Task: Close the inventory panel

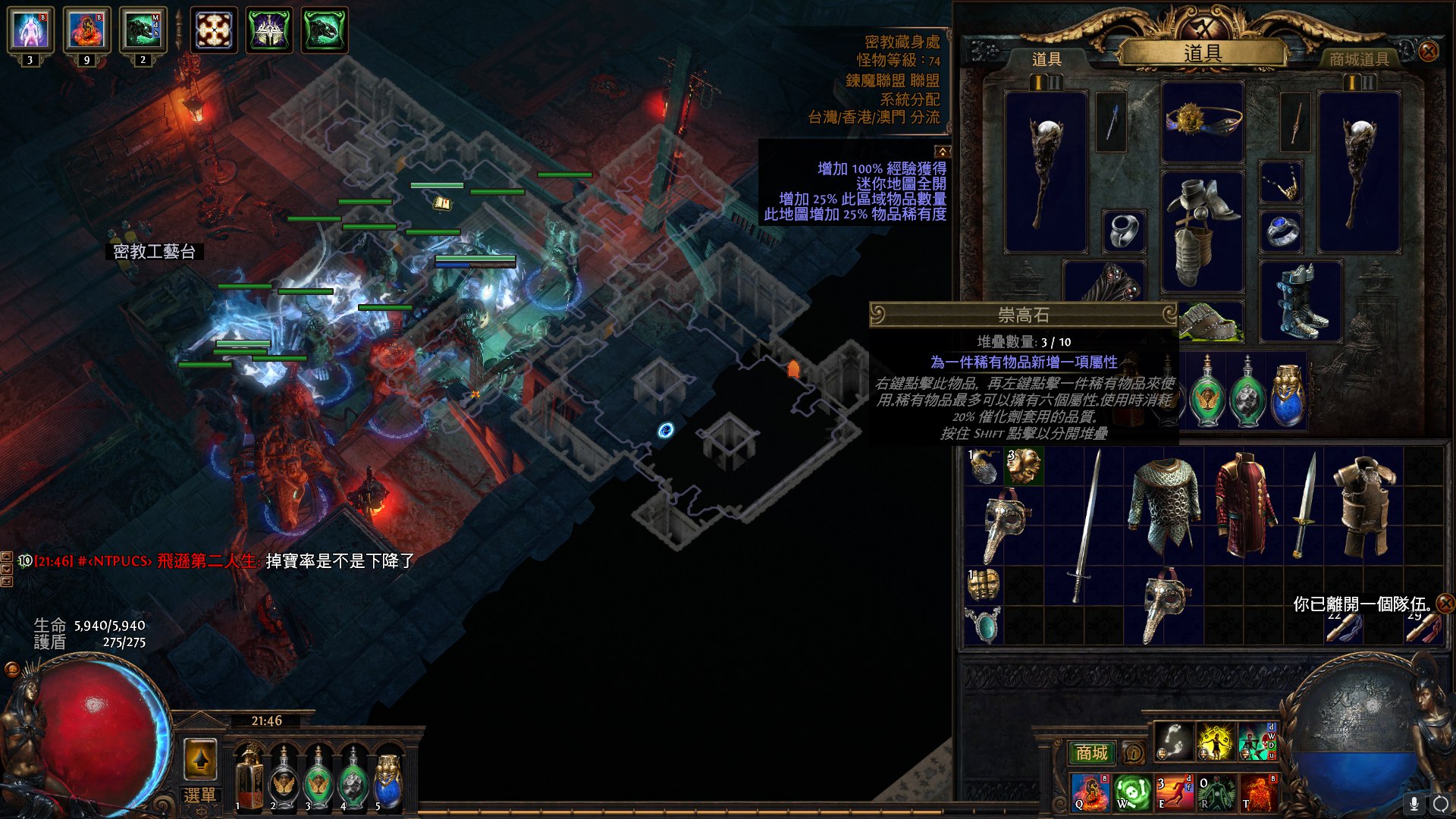Action: coord(1429,52)
